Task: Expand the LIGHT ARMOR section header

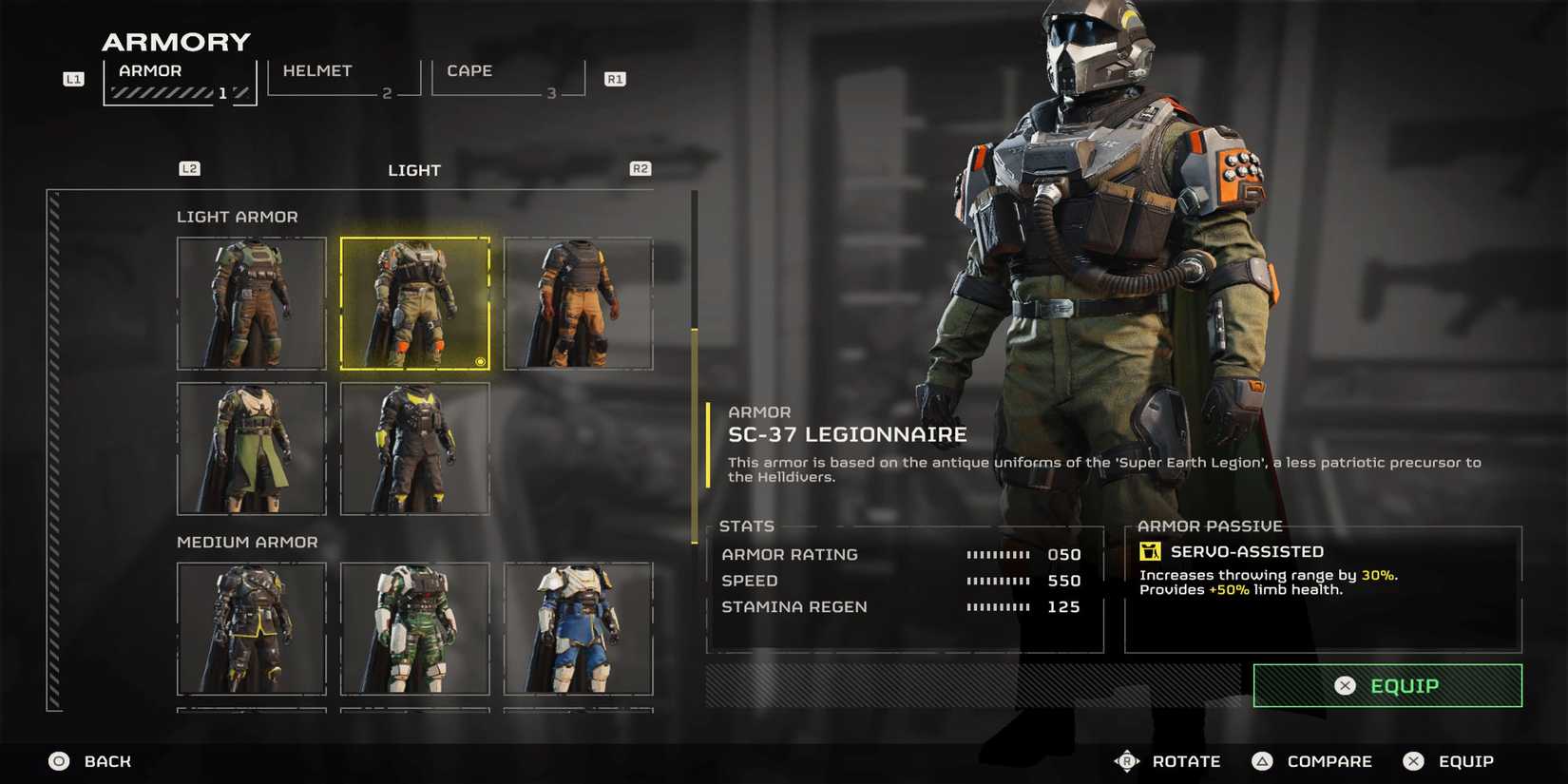Action: click(238, 217)
